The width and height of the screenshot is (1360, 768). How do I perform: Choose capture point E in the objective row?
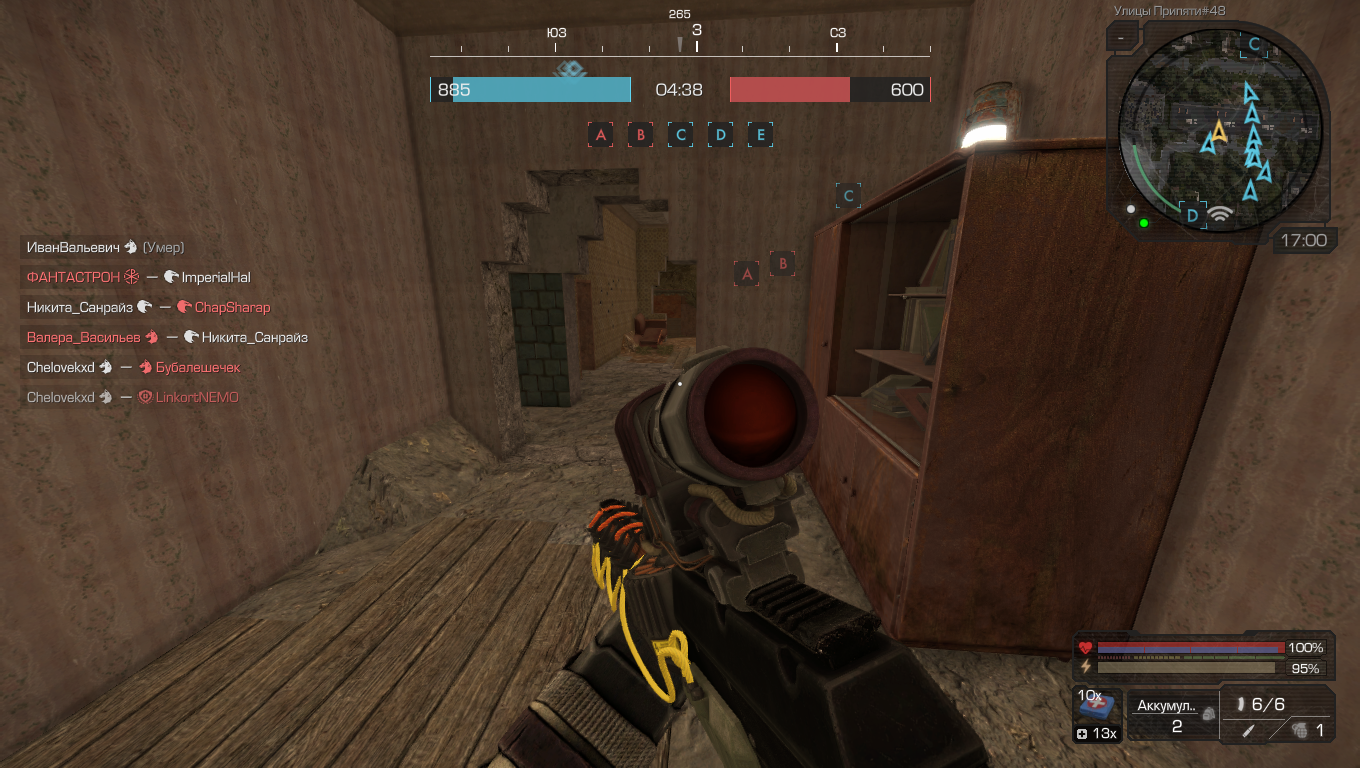click(x=760, y=135)
